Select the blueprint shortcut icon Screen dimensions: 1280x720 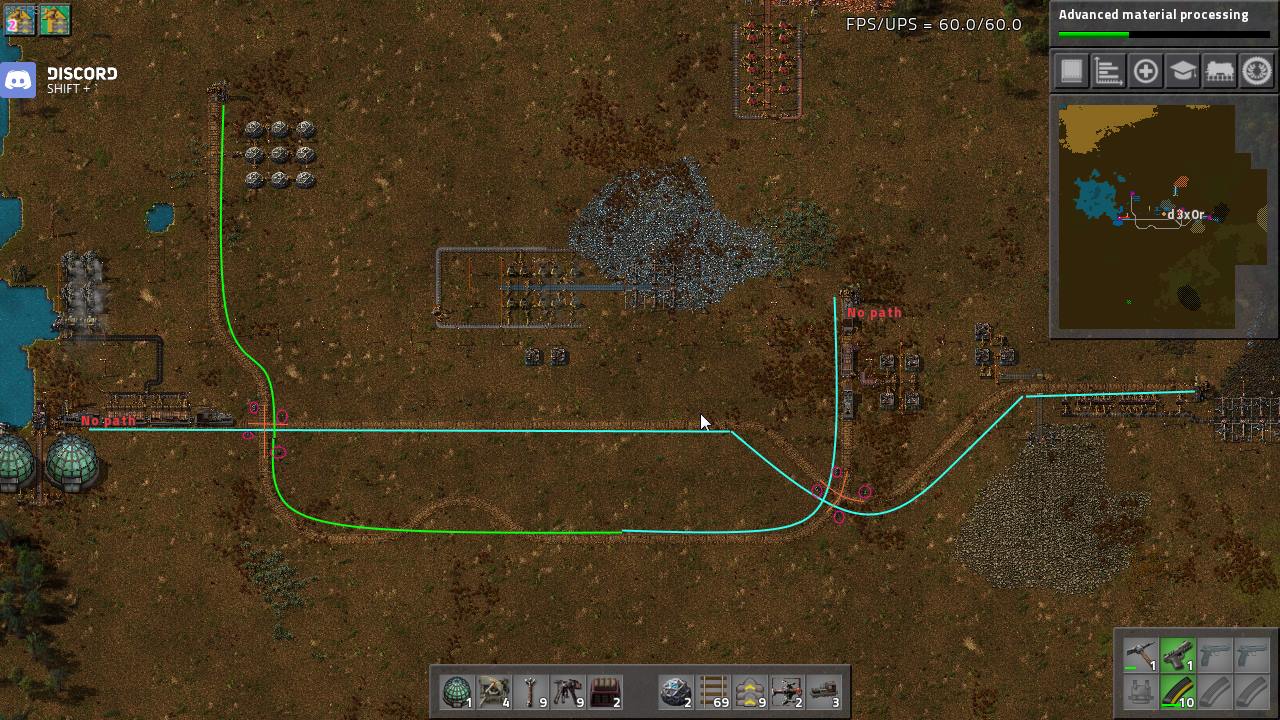click(1072, 71)
